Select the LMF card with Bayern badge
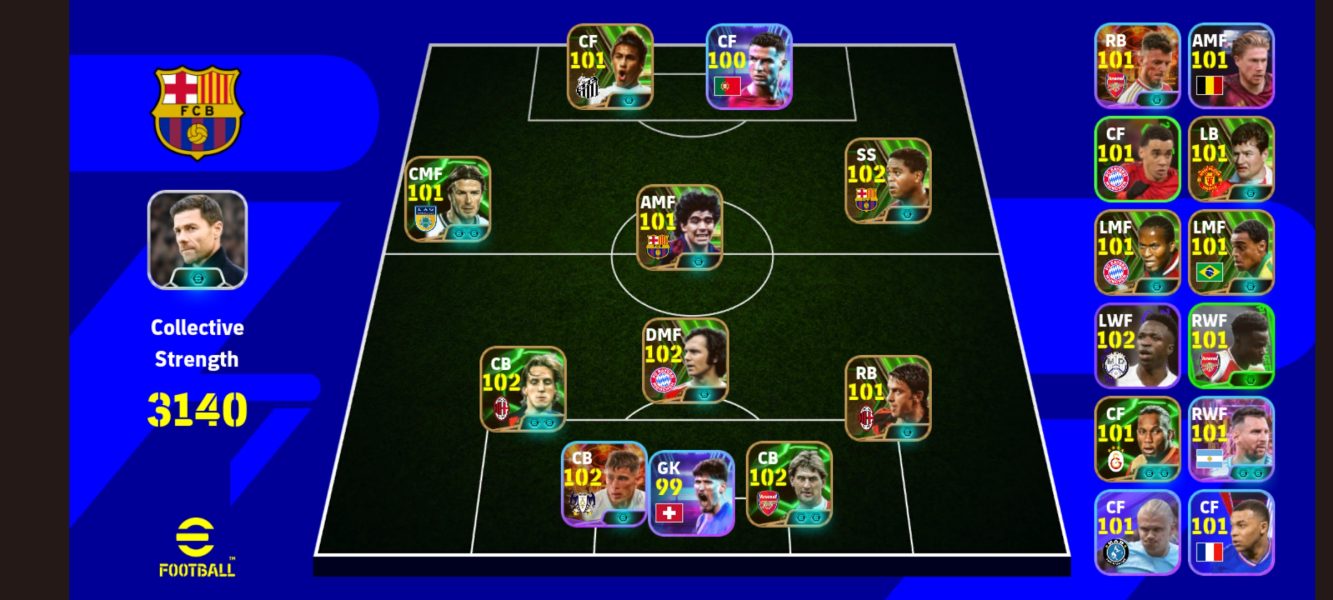 [x=1137, y=252]
